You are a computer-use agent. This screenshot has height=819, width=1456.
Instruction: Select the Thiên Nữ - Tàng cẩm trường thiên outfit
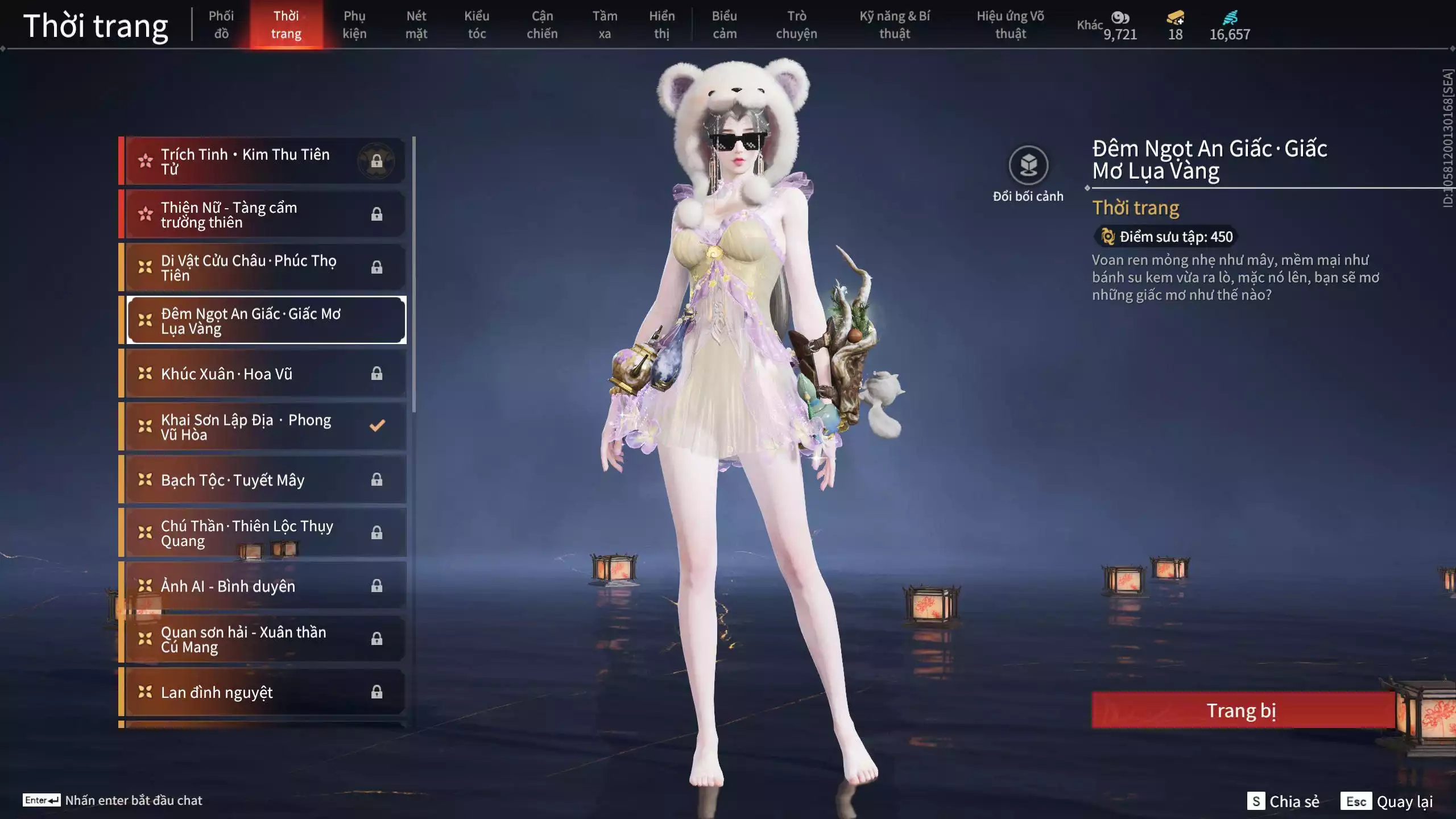pyautogui.click(x=264, y=214)
